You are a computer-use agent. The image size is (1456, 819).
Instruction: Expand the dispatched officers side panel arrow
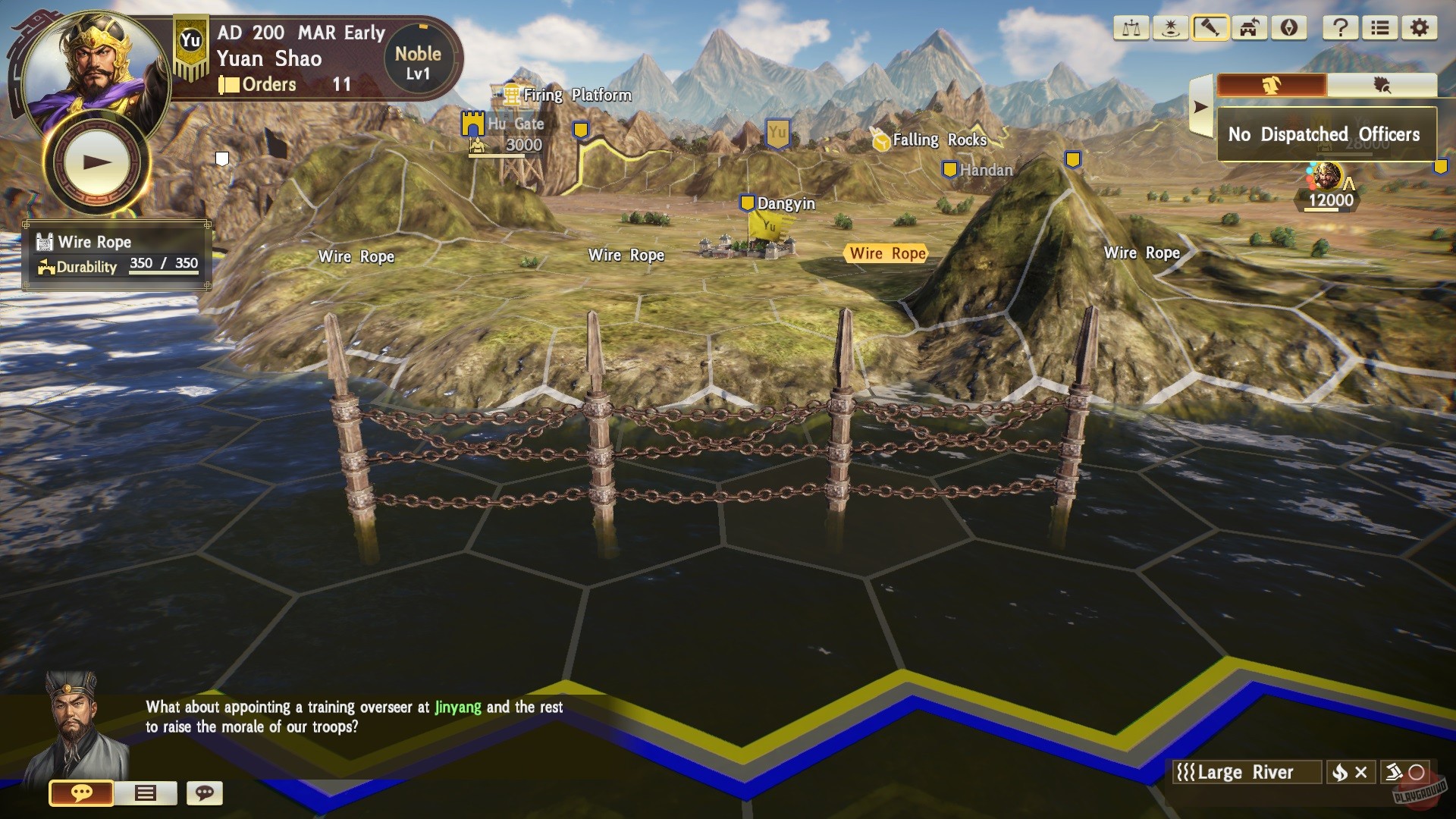point(1200,108)
